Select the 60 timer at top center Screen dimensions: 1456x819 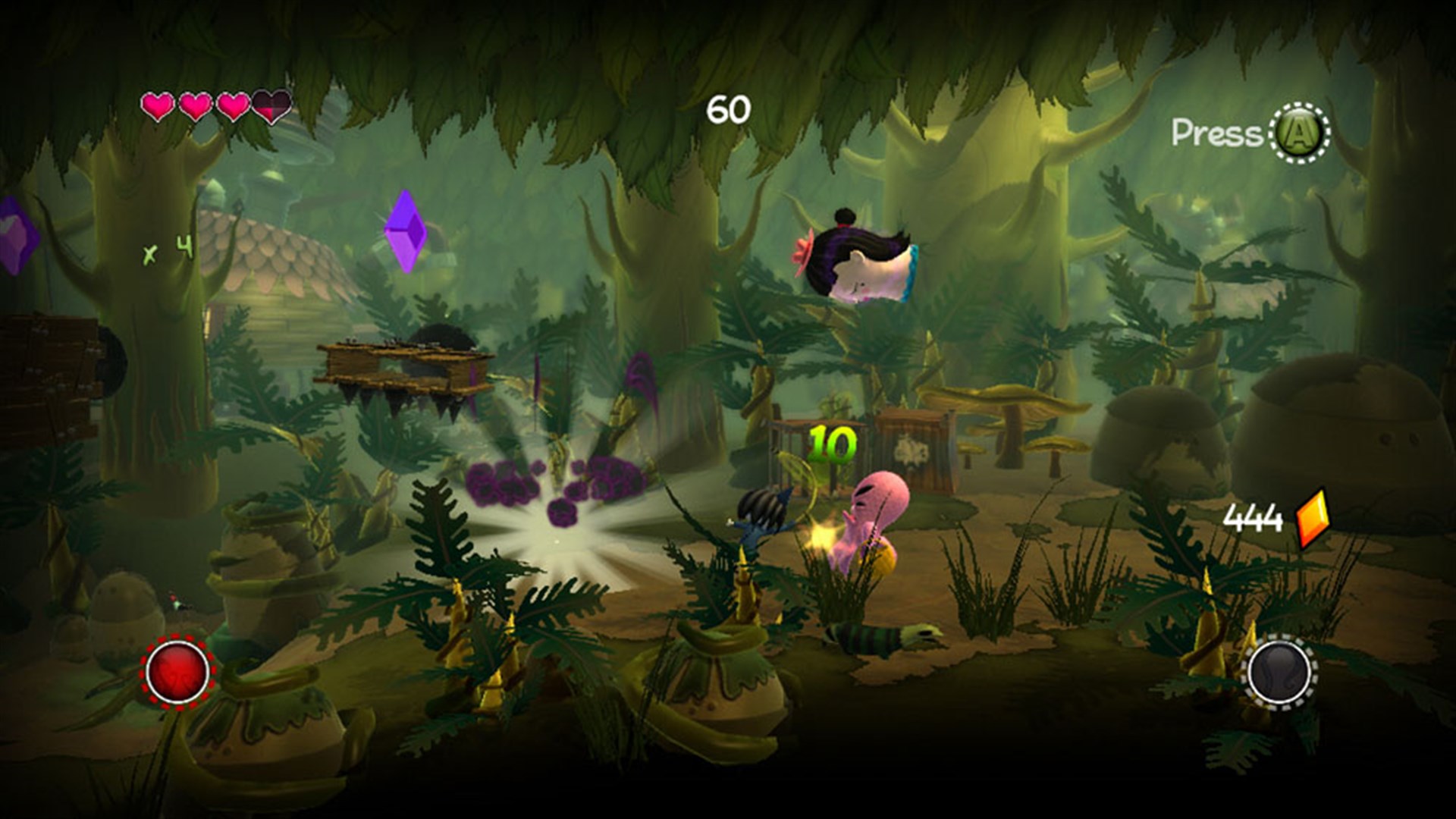729,107
